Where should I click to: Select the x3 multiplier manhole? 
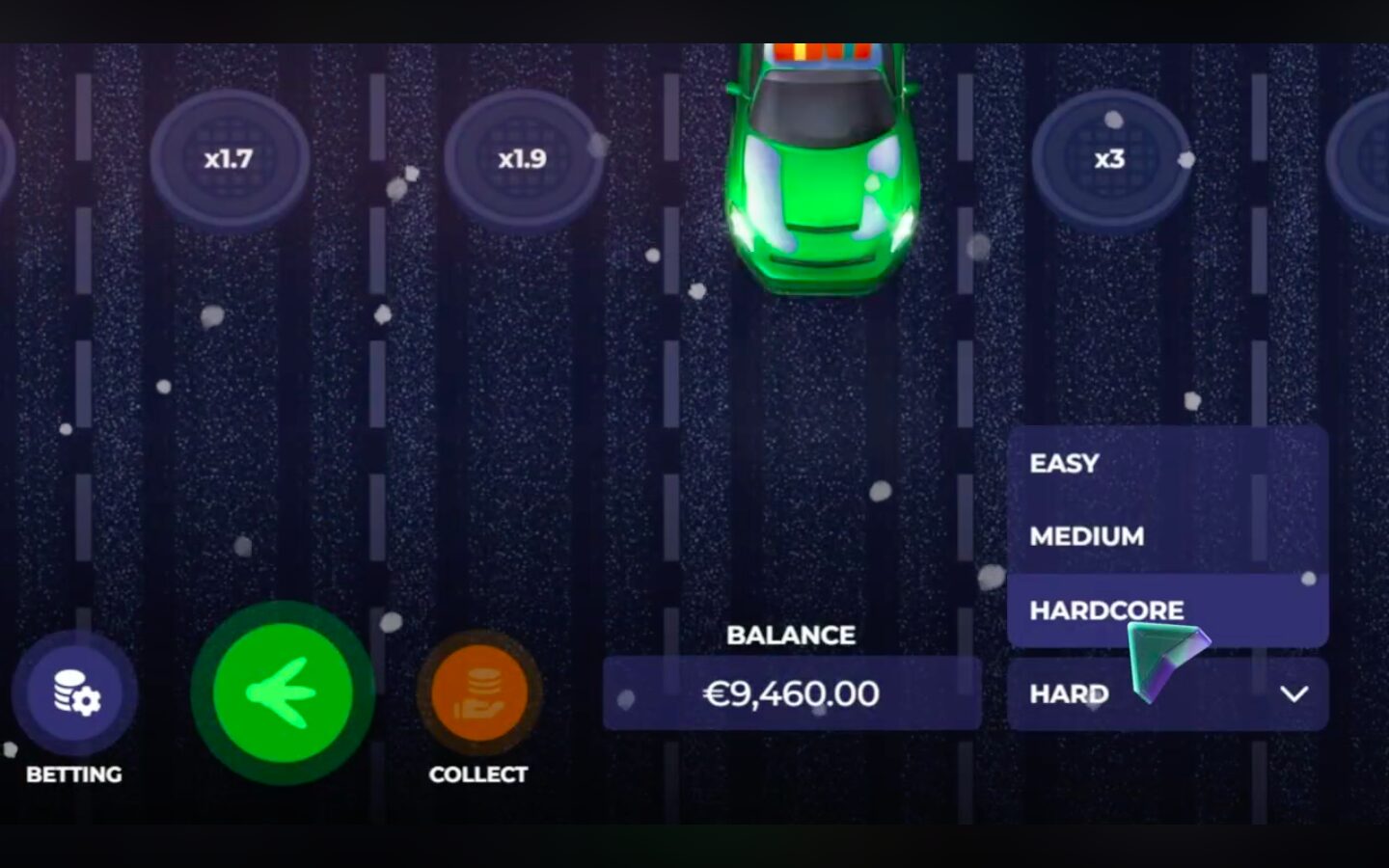click(x=1109, y=159)
